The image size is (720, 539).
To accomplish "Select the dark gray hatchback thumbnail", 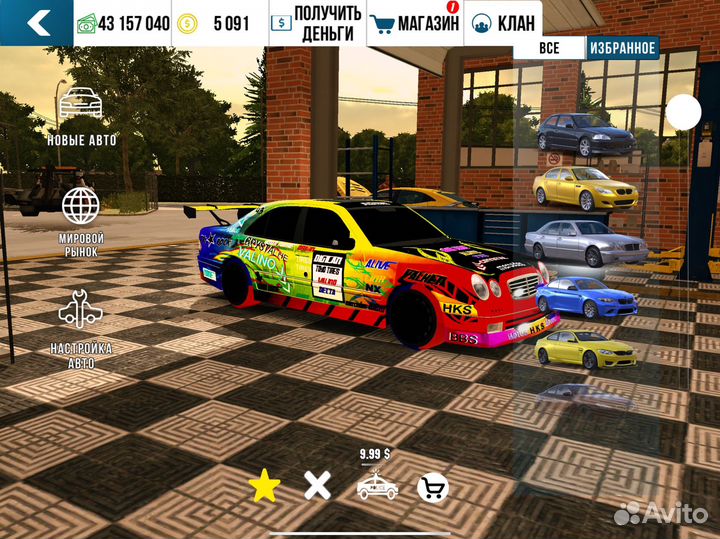I will [586, 134].
